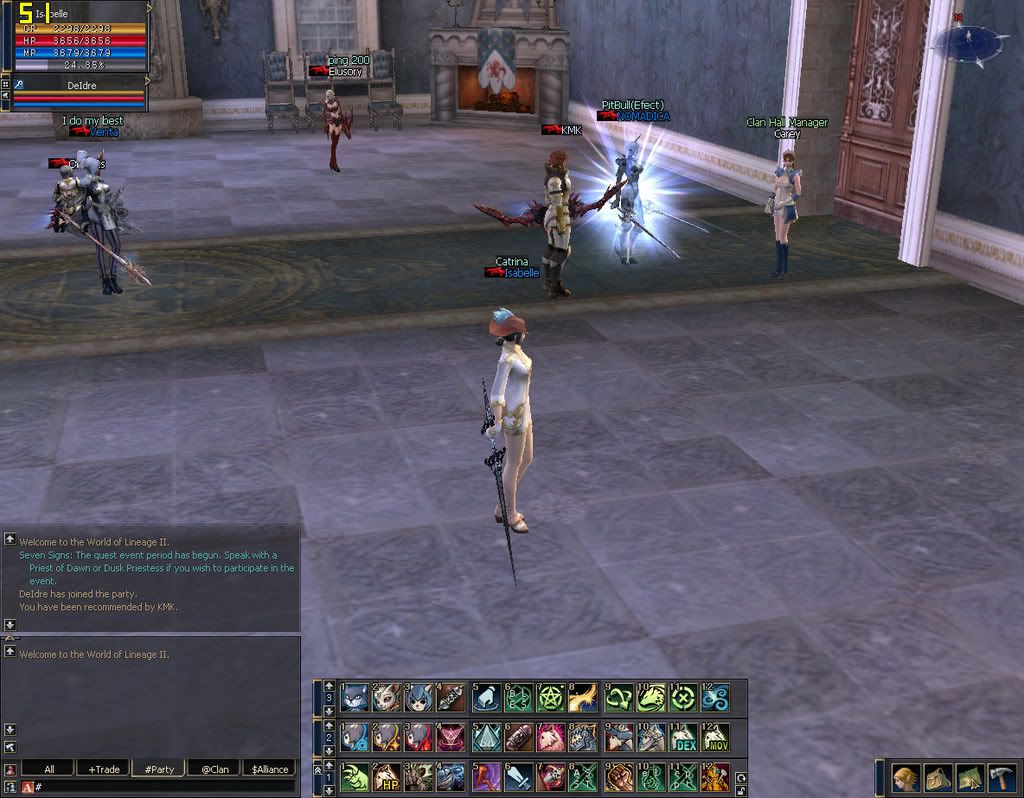
Task: Click the hammer system menu icon
Action: (1002, 778)
